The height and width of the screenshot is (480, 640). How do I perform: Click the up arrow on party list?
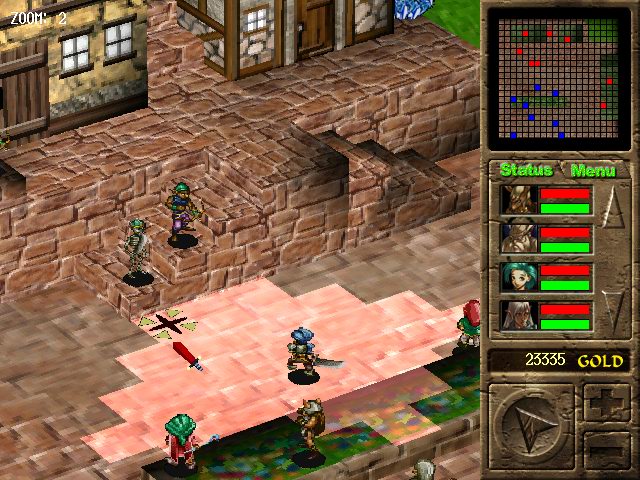tap(614, 212)
